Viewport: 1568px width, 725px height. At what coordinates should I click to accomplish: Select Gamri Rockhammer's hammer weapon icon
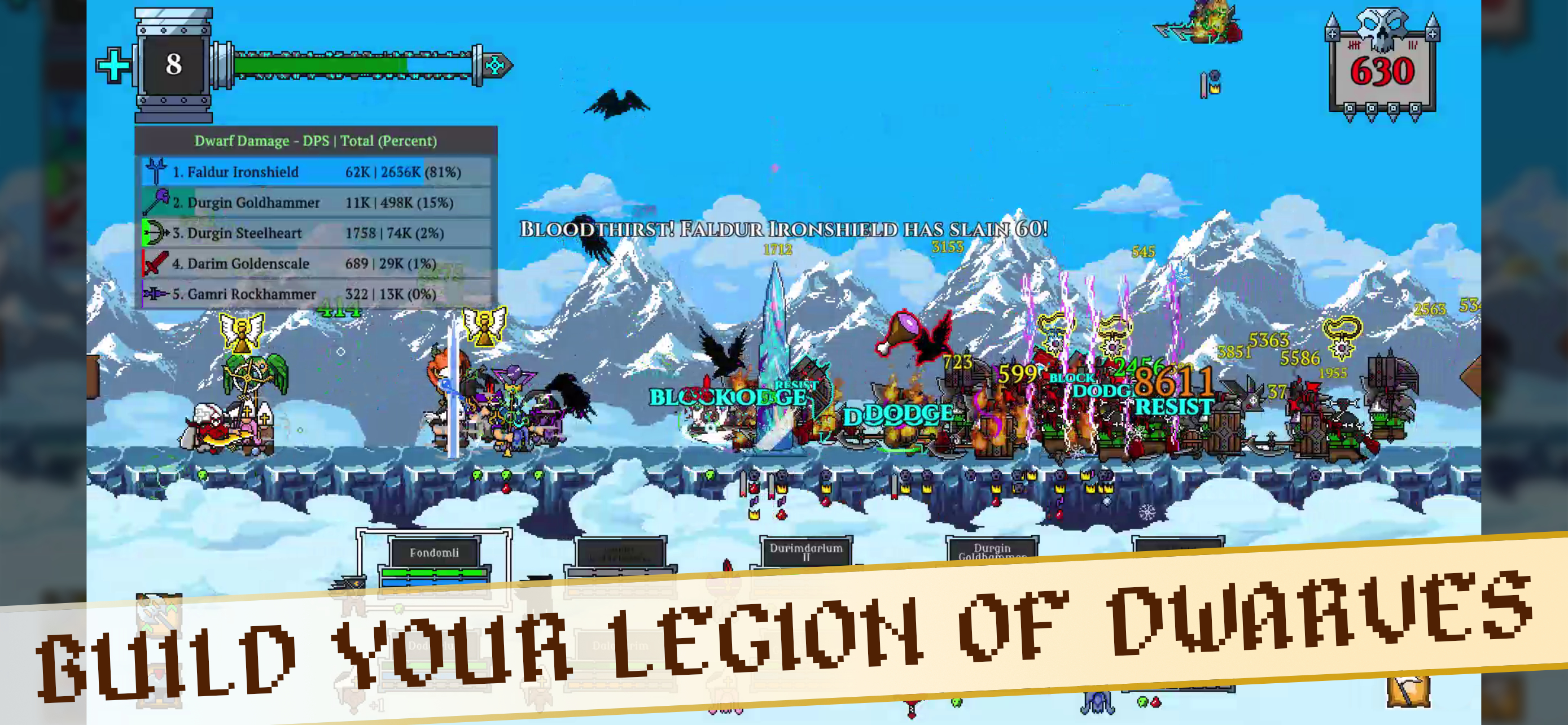pos(156,295)
